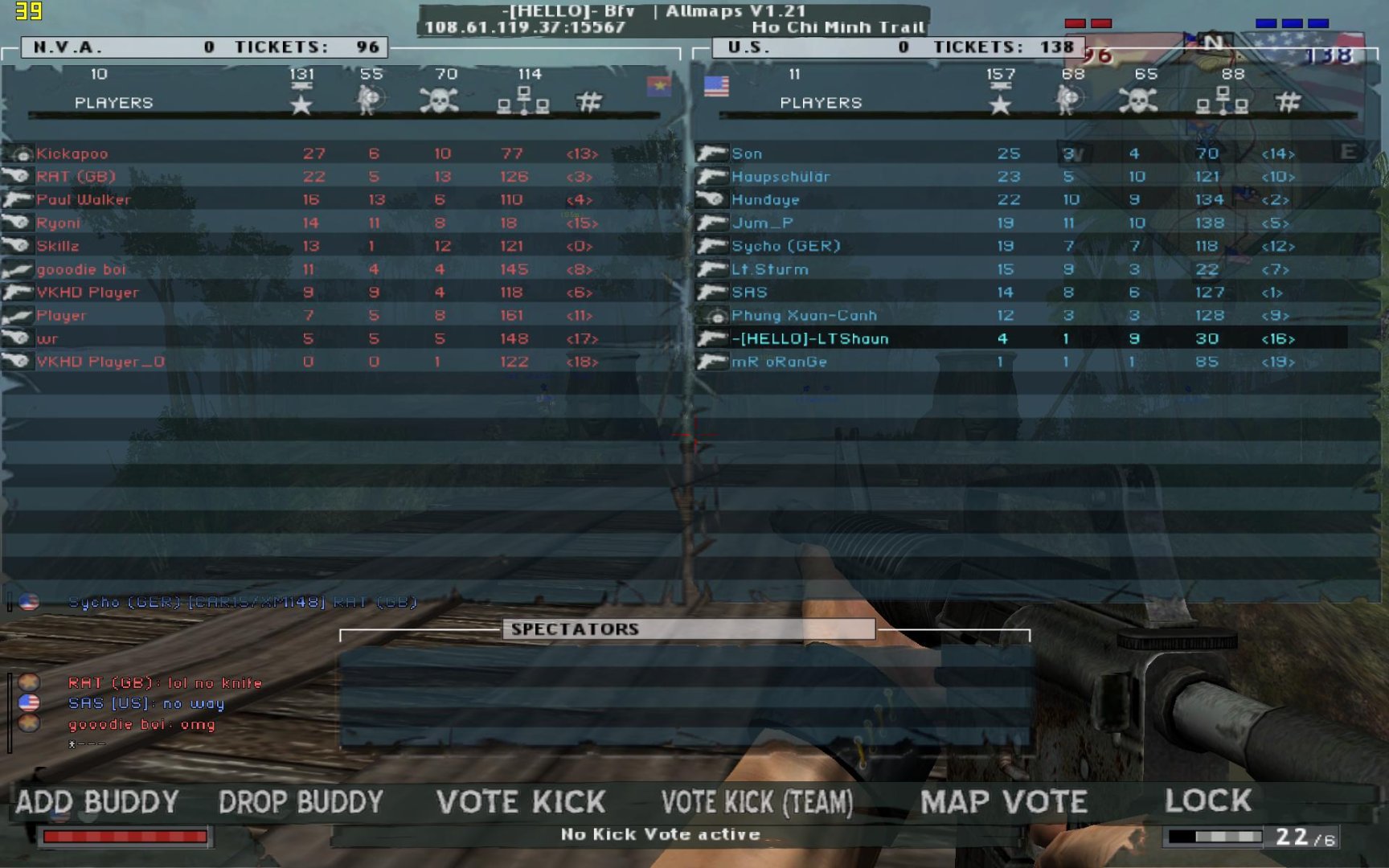Click the ADD BUDDY button
Viewport: 1389px width, 868px height.
(x=97, y=802)
